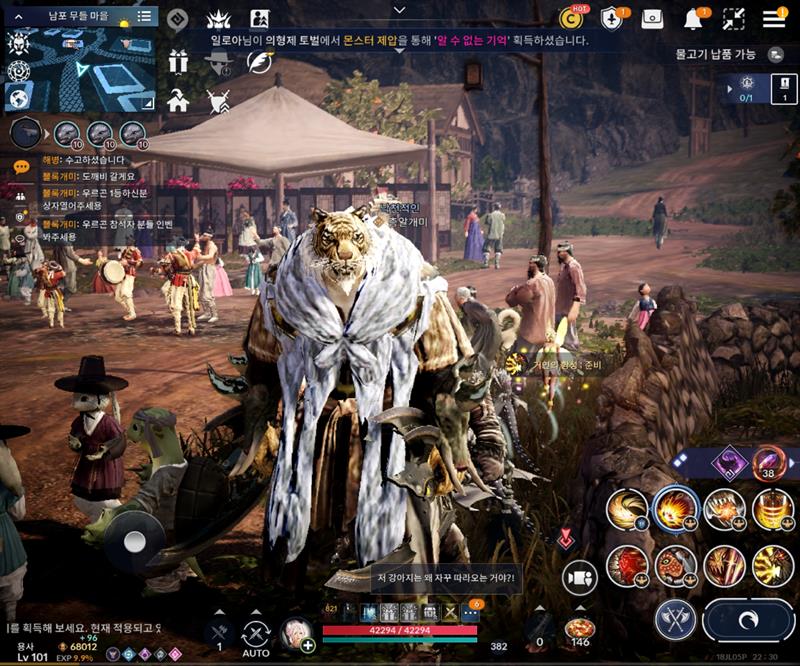Toggle the collapse-arrows screen mode icon
Image resolution: width=800 pixels, height=666 pixels.
[734, 18]
